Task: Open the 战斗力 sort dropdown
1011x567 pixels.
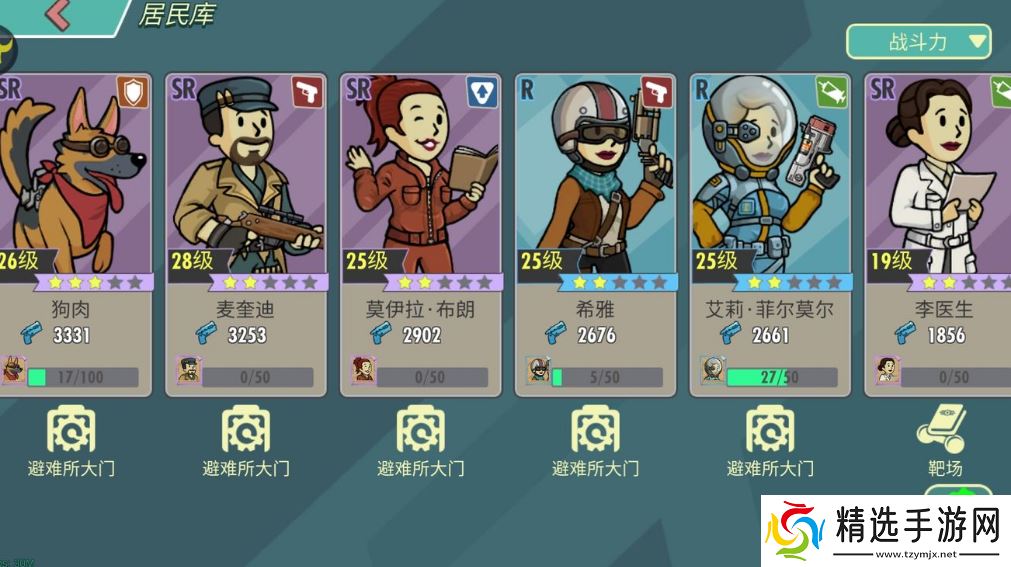Action: [x=918, y=42]
